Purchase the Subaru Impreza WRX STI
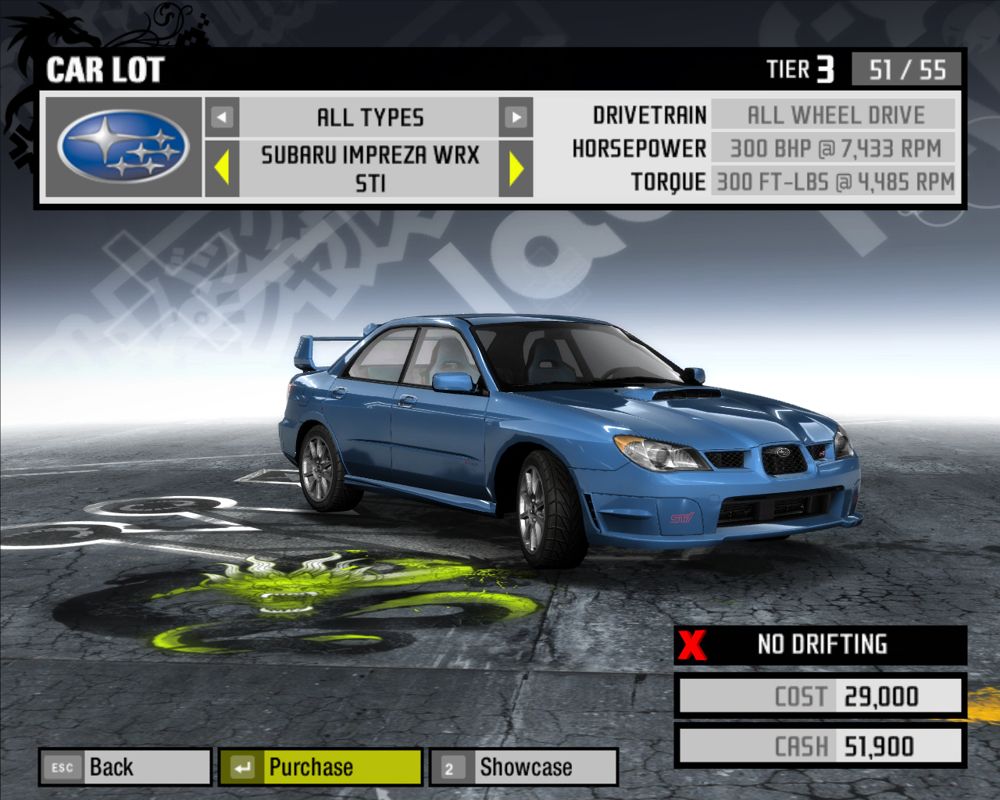 coord(320,767)
